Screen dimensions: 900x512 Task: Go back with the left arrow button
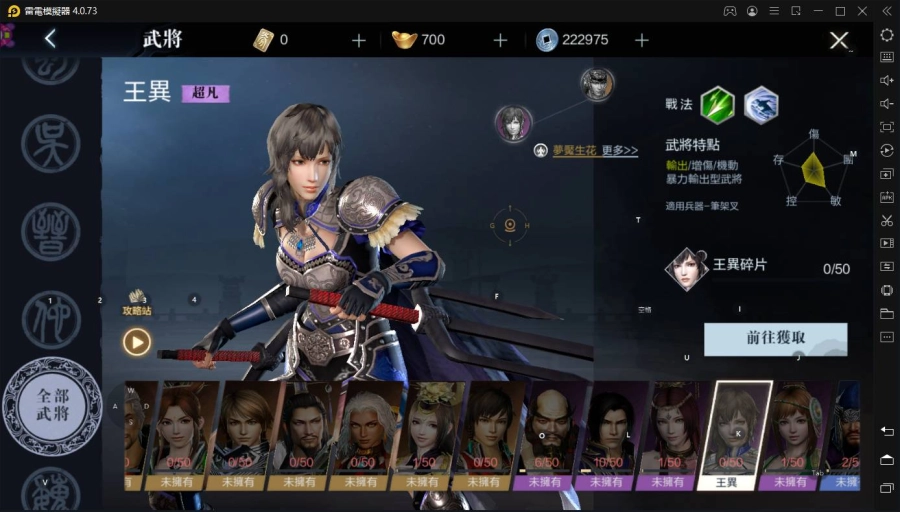pos(50,40)
